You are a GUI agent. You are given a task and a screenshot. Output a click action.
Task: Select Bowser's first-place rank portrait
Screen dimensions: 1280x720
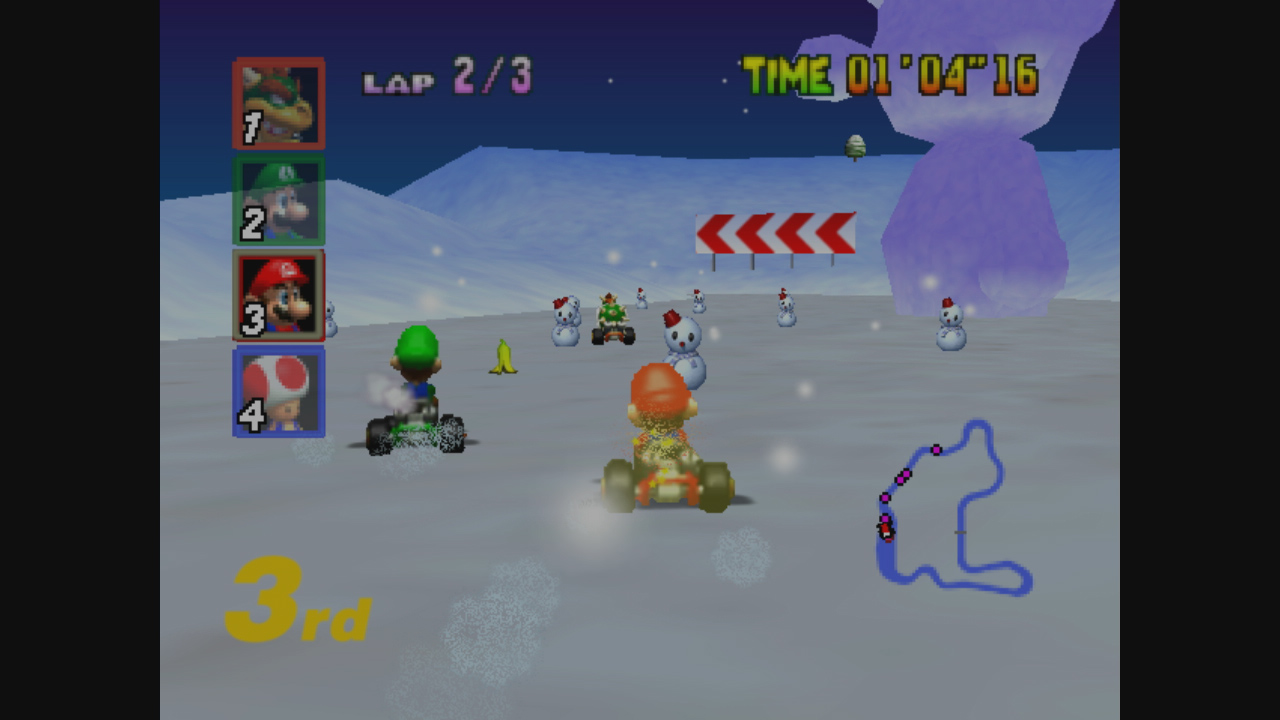(x=279, y=103)
